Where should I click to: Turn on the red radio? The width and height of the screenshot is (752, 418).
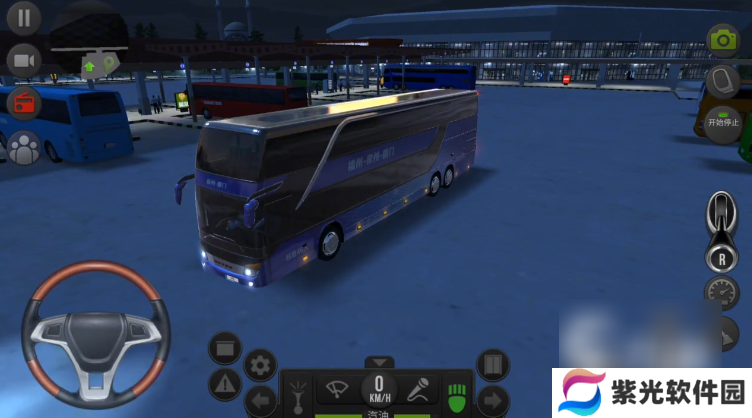click(x=24, y=103)
